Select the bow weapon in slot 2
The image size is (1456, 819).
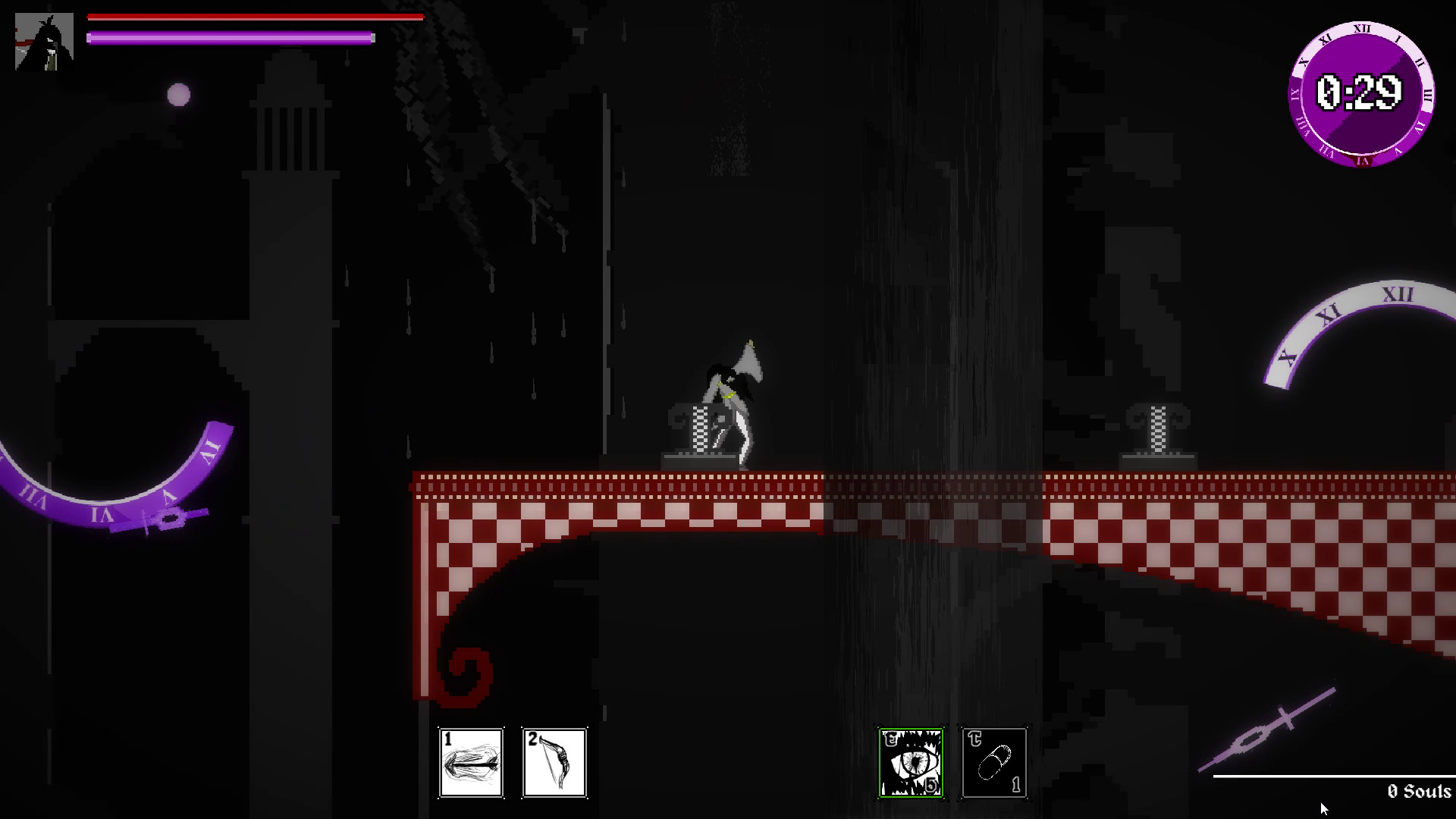pos(554,763)
